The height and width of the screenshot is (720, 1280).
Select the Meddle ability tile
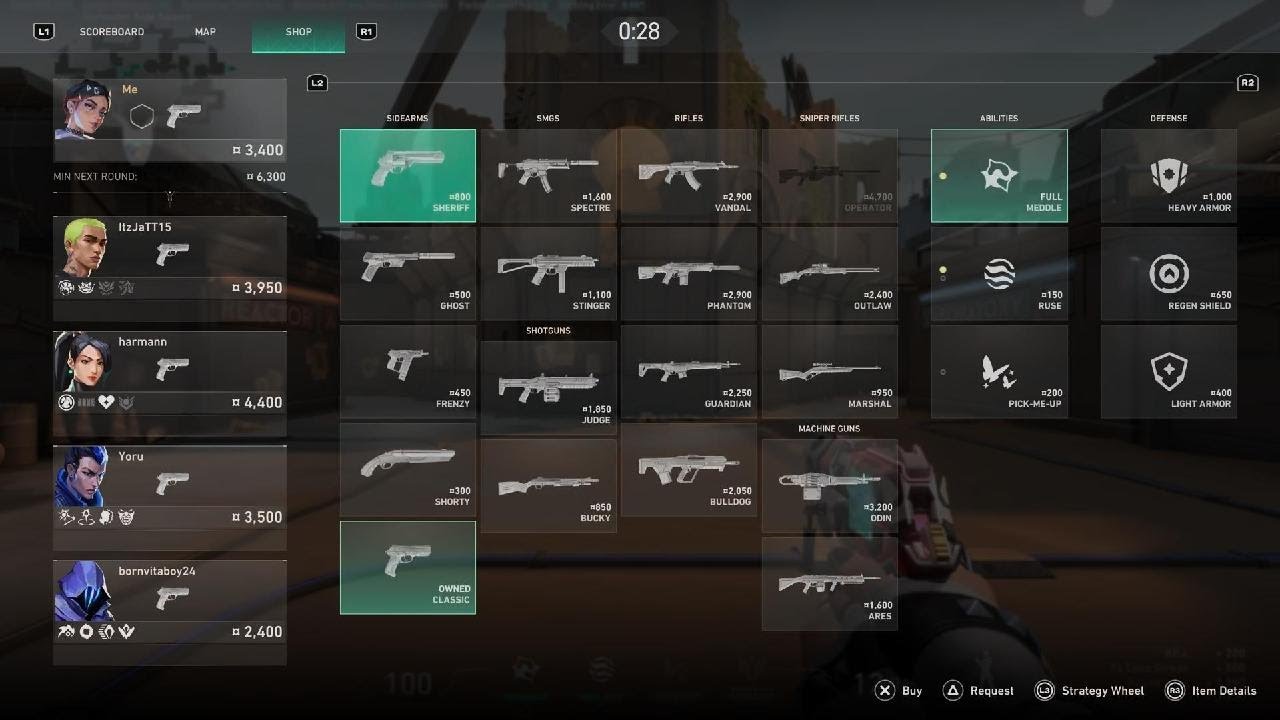point(999,175)
